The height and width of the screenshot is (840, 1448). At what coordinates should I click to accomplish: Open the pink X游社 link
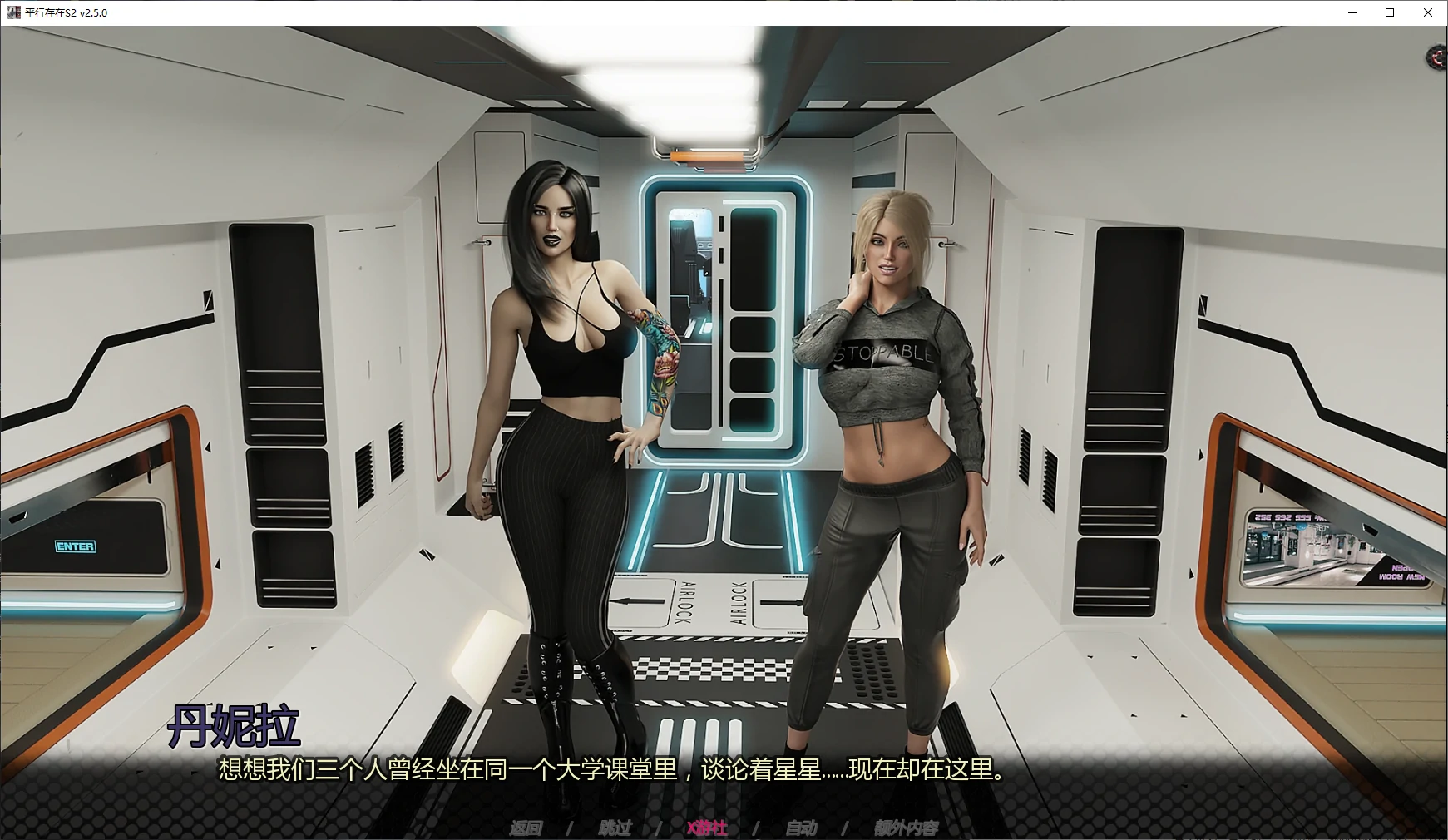(x=706, y=828)
